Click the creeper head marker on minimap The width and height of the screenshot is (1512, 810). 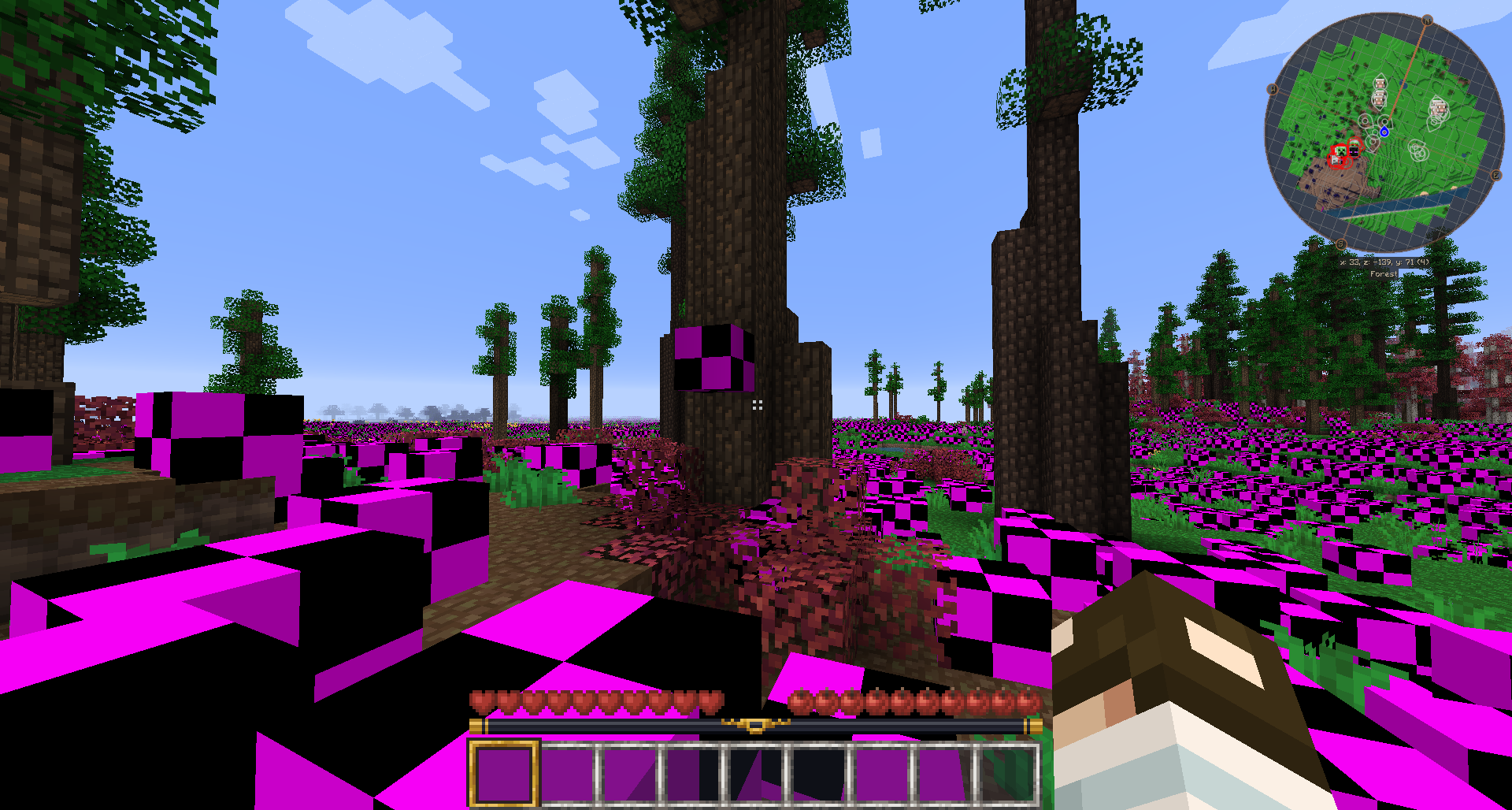pos(1340,150)
